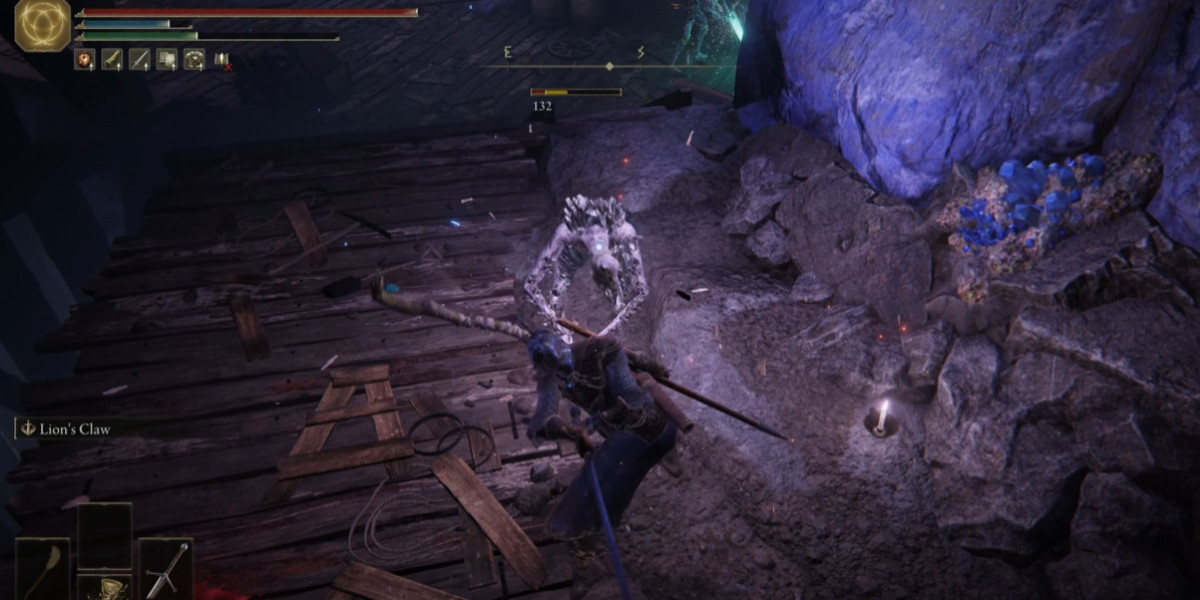This screenshot has width=1200, height=600.
Task: Select the right-hand greatsword weapon slot
Action: [x=165, y=569]
